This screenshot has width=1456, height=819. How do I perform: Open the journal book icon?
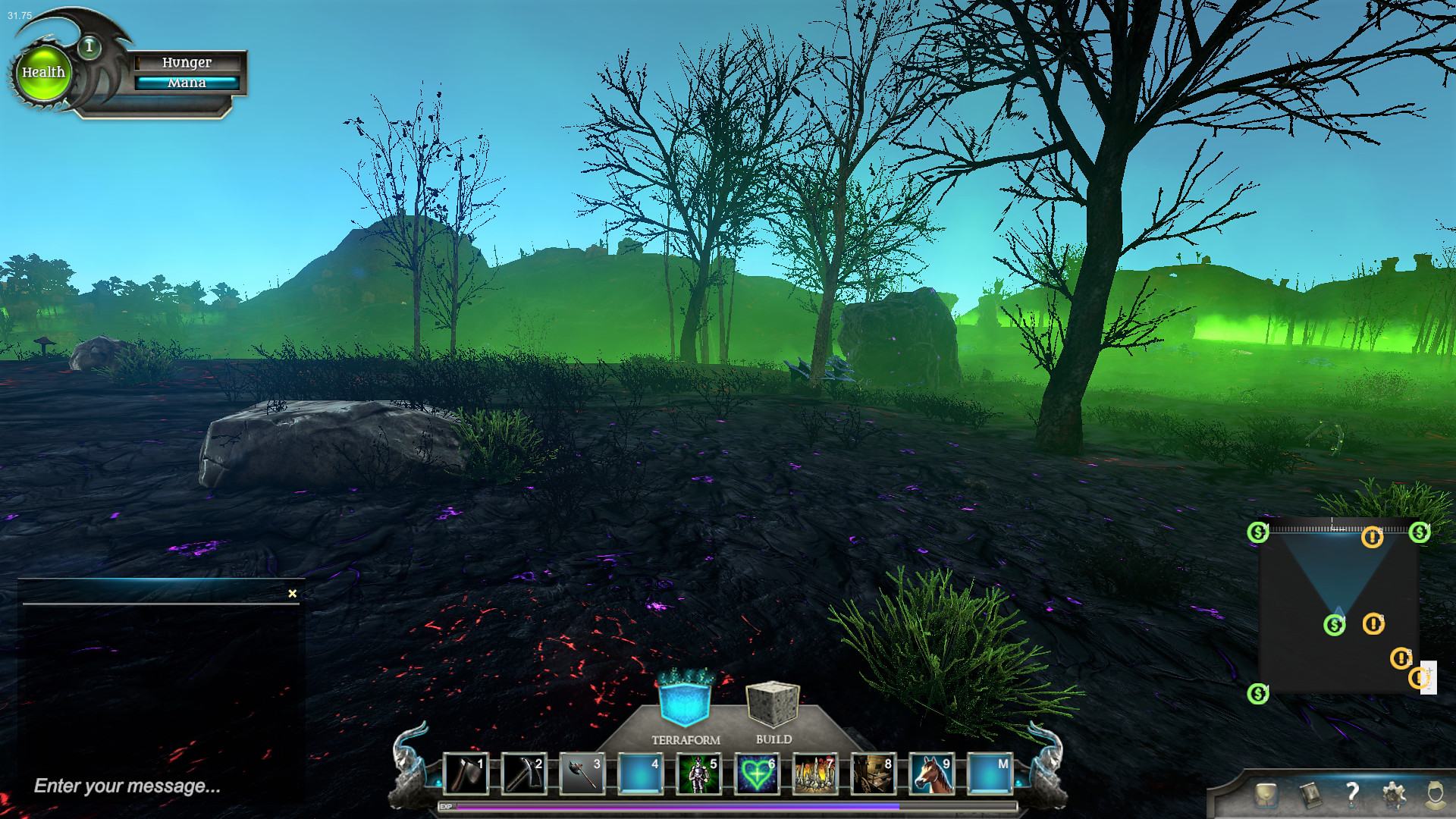(1309, 794)
